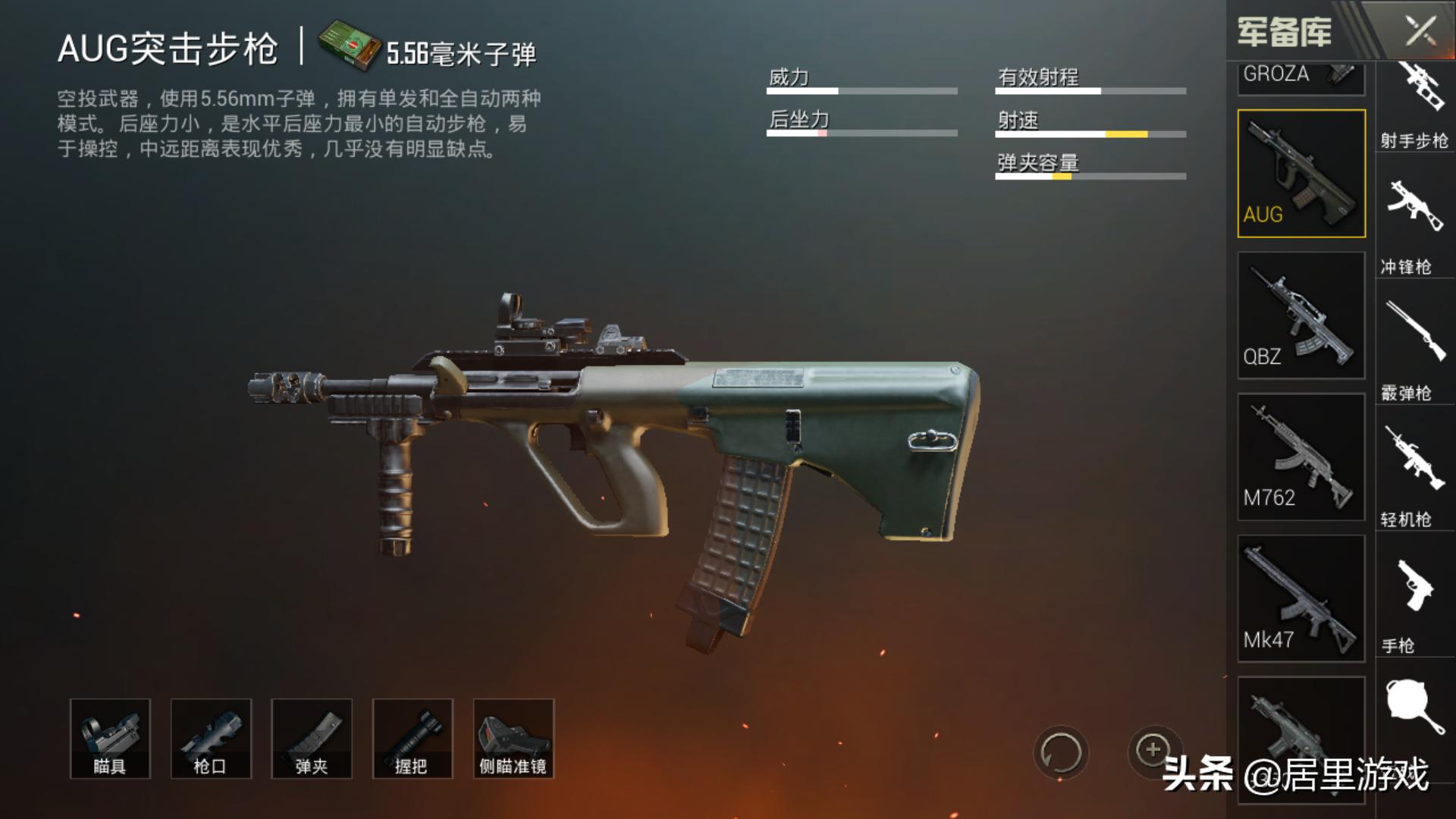Switch to the 冲锋枪 category
Image resolution: width=1456 pixels, height=819 pixels.
pyautogui.click(x=1414, y=227)
